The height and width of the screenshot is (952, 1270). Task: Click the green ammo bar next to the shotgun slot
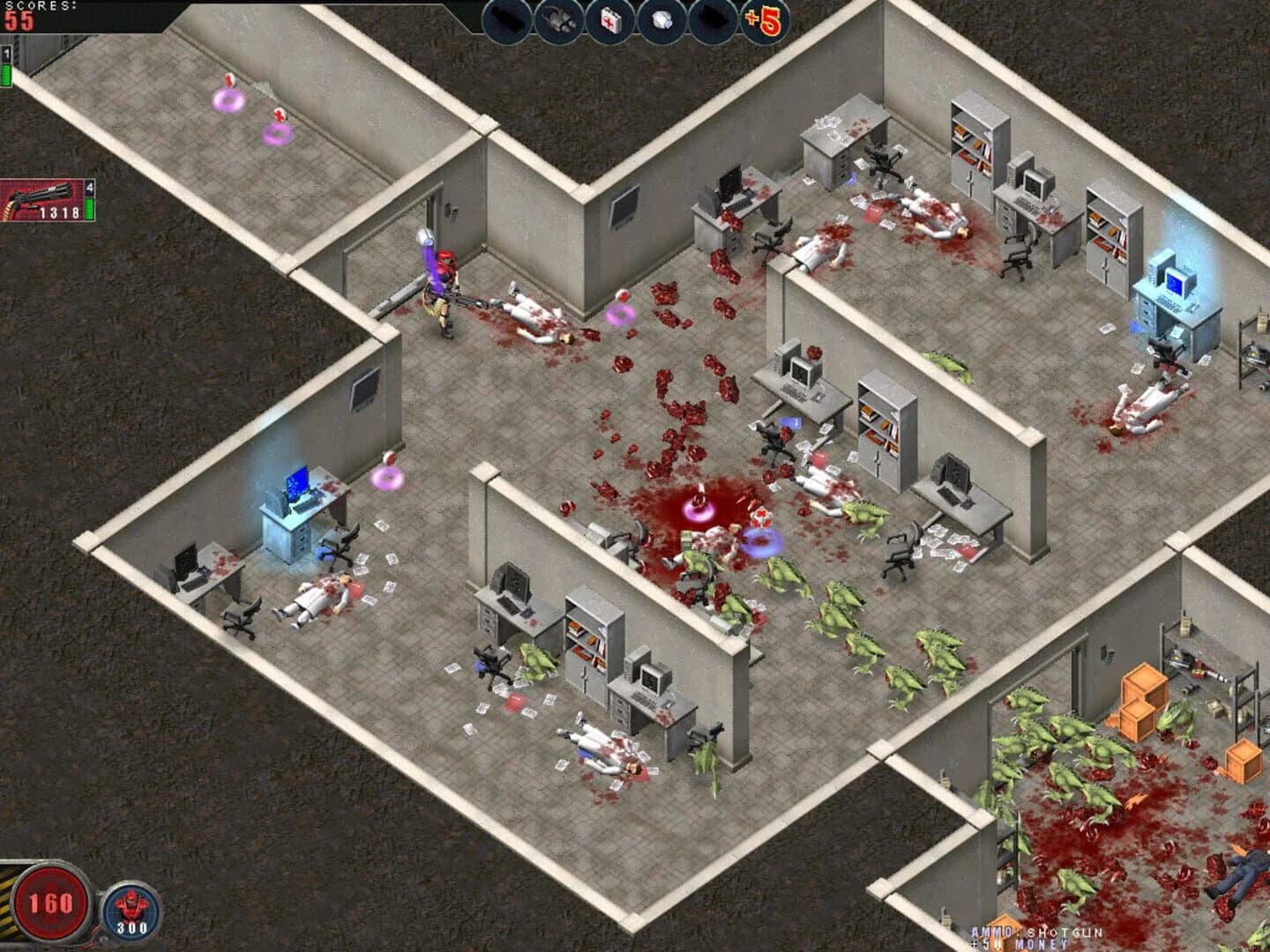pyautogui.click(x=89, y=209)
